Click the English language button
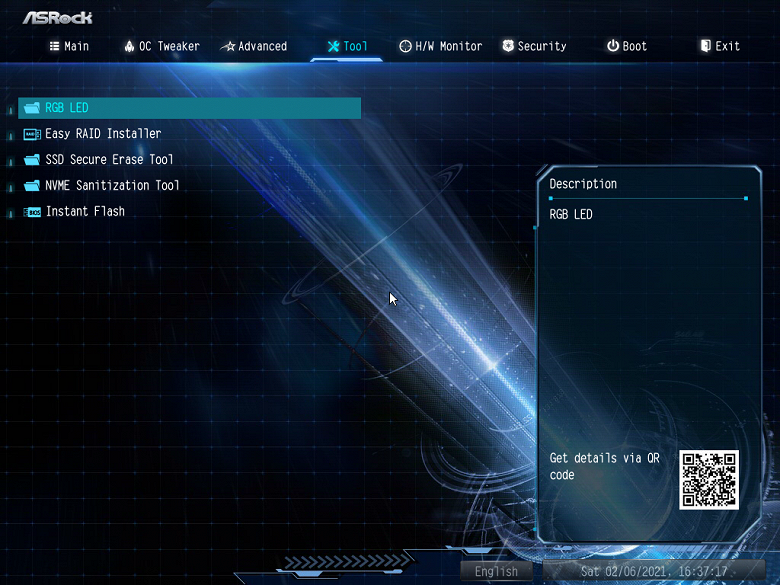The image size is (780, 585). click(497, 572)
